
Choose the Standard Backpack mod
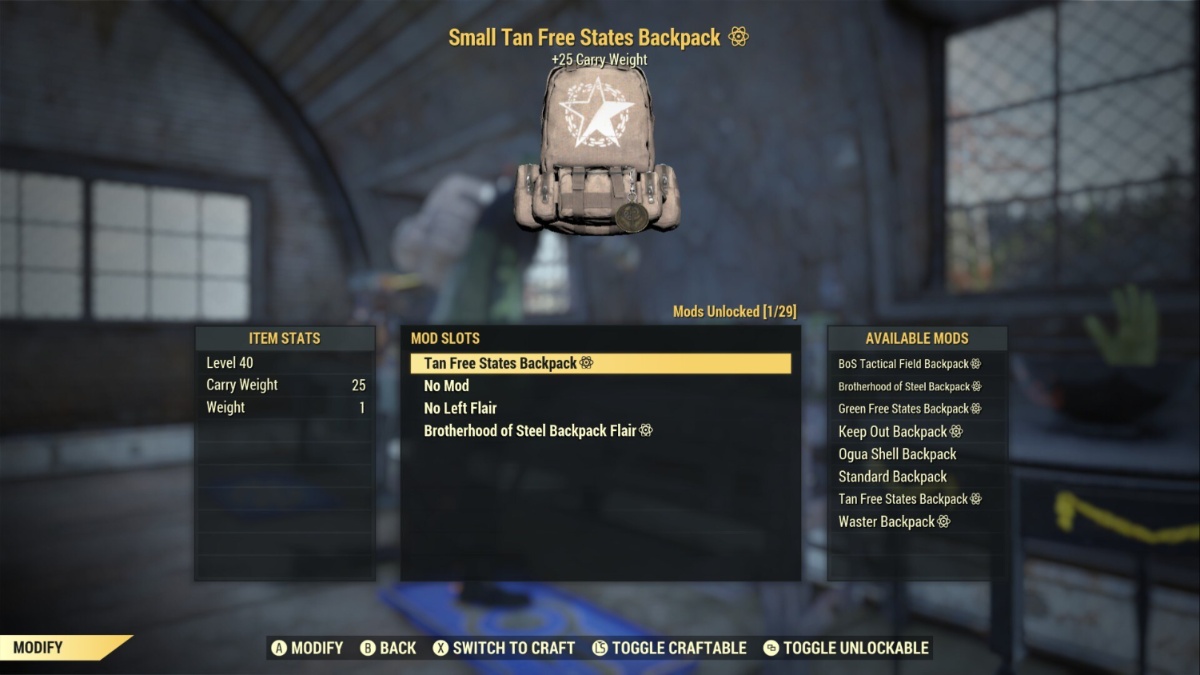coord(892,477)
